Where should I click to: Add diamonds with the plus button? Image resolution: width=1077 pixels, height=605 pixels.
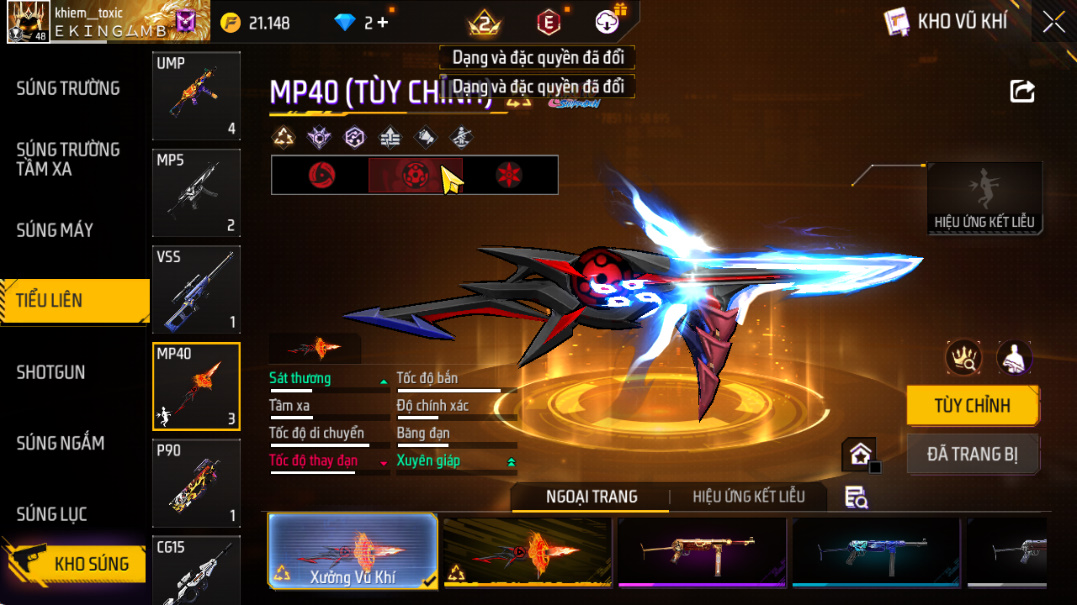pos(383,22)
